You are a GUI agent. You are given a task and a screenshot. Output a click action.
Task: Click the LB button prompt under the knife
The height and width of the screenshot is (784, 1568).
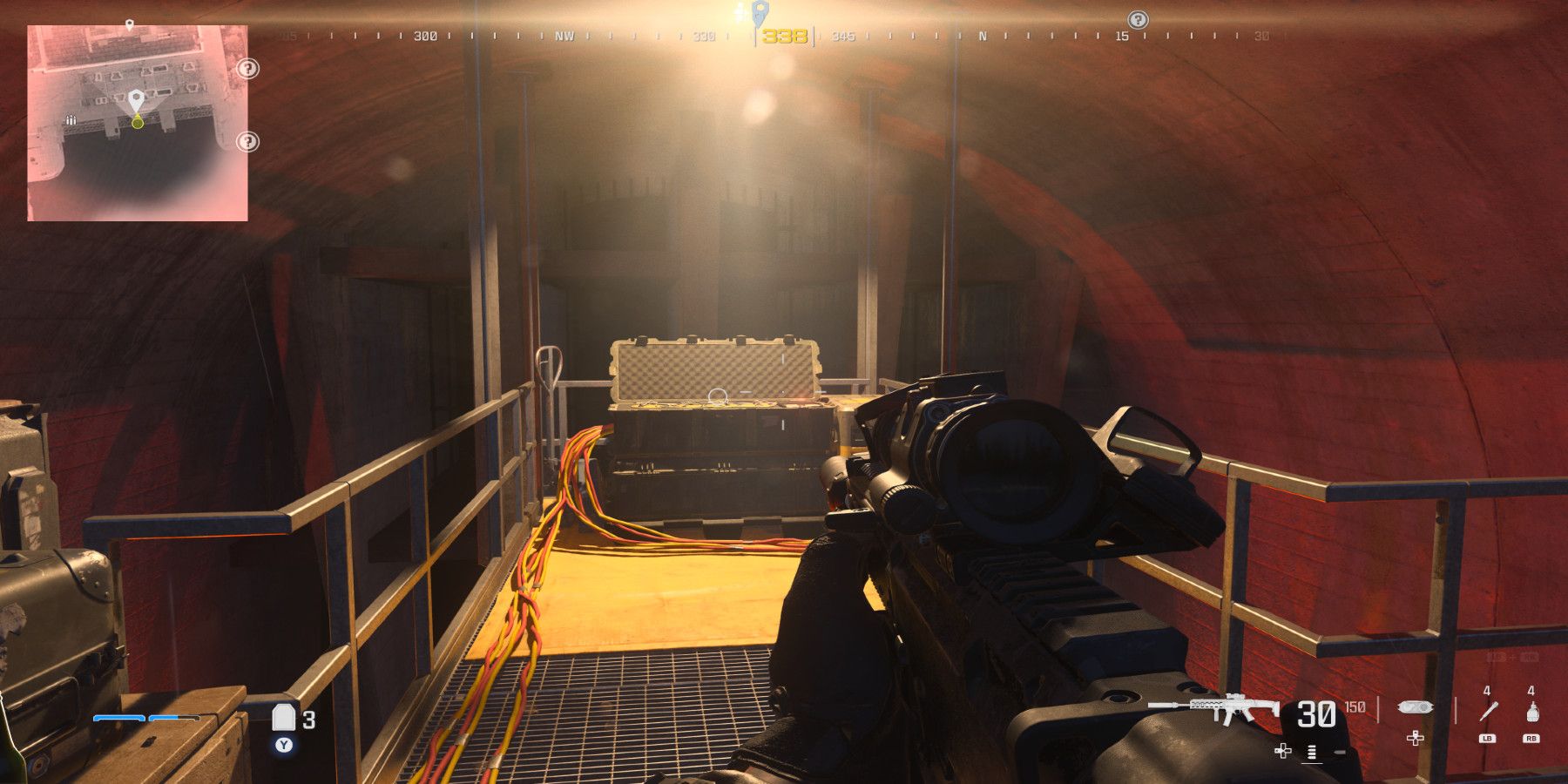pos(1489,740)
